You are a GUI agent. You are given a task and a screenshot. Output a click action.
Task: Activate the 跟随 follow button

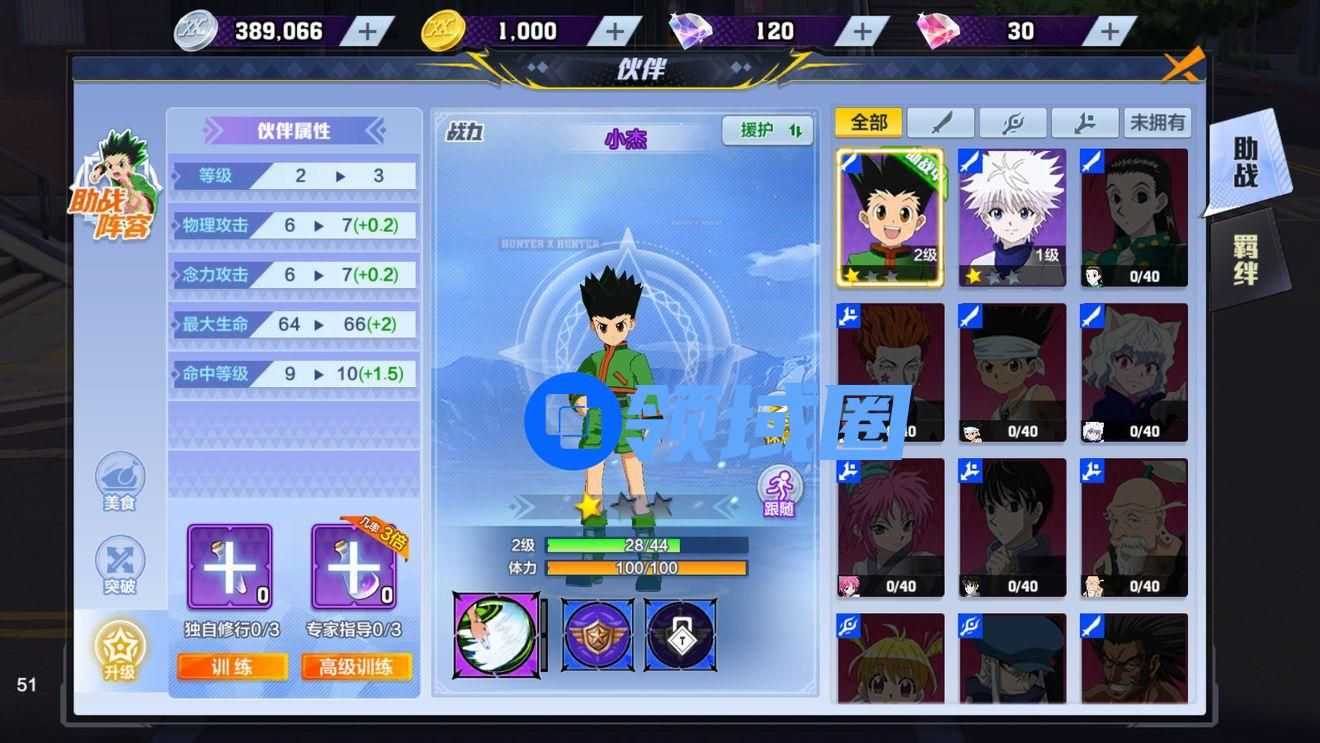pyautogui.click(x=778, y=490)
